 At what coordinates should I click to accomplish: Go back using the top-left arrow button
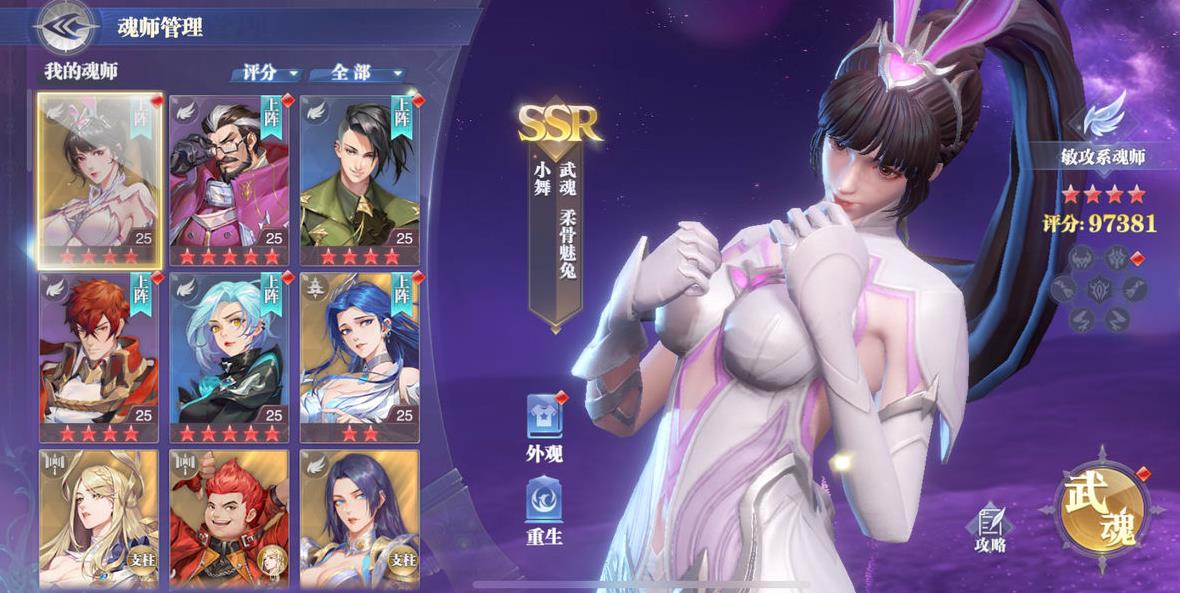point(65,26)
